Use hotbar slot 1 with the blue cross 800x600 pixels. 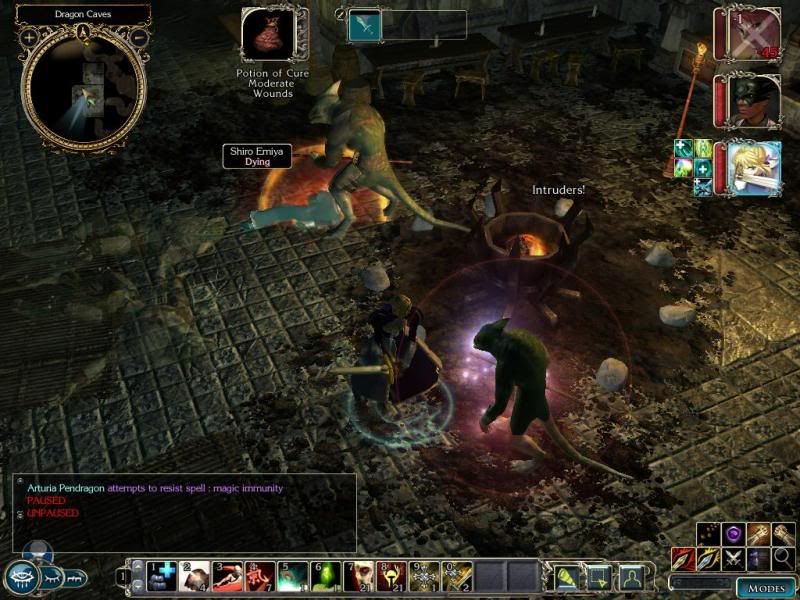click(161, 576)
